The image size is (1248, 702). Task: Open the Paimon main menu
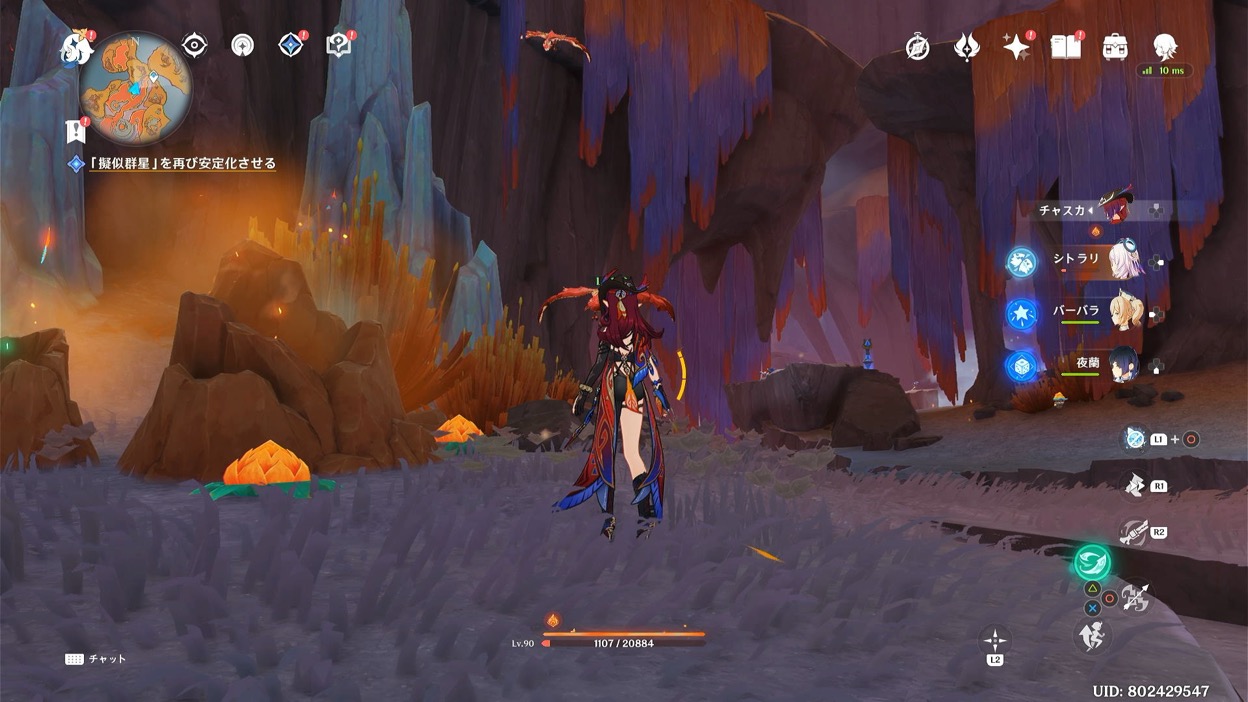click(x=75, y=47)
